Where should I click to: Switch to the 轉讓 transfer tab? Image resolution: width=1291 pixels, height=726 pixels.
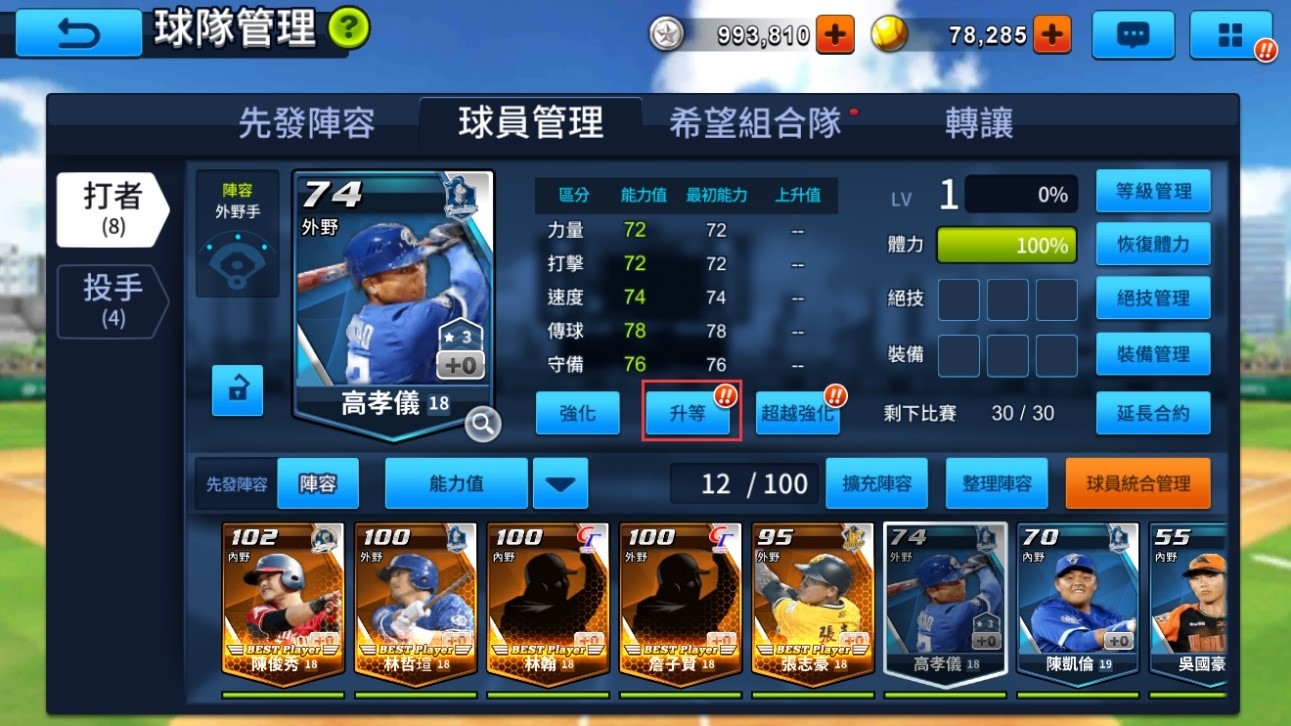tap(978, 122)
